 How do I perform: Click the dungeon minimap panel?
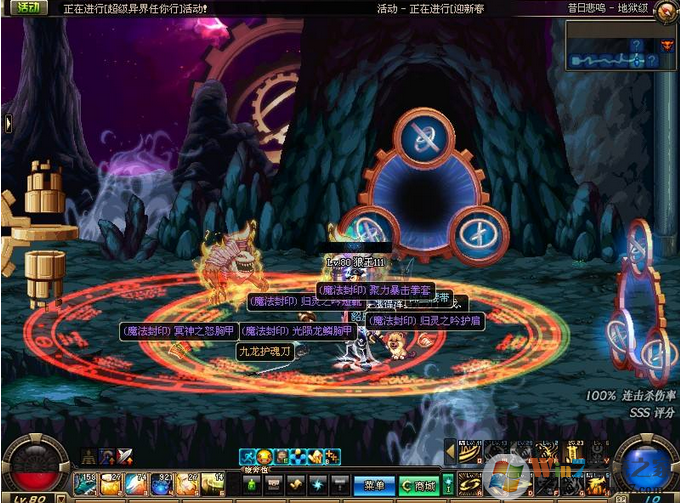[610, 46]
